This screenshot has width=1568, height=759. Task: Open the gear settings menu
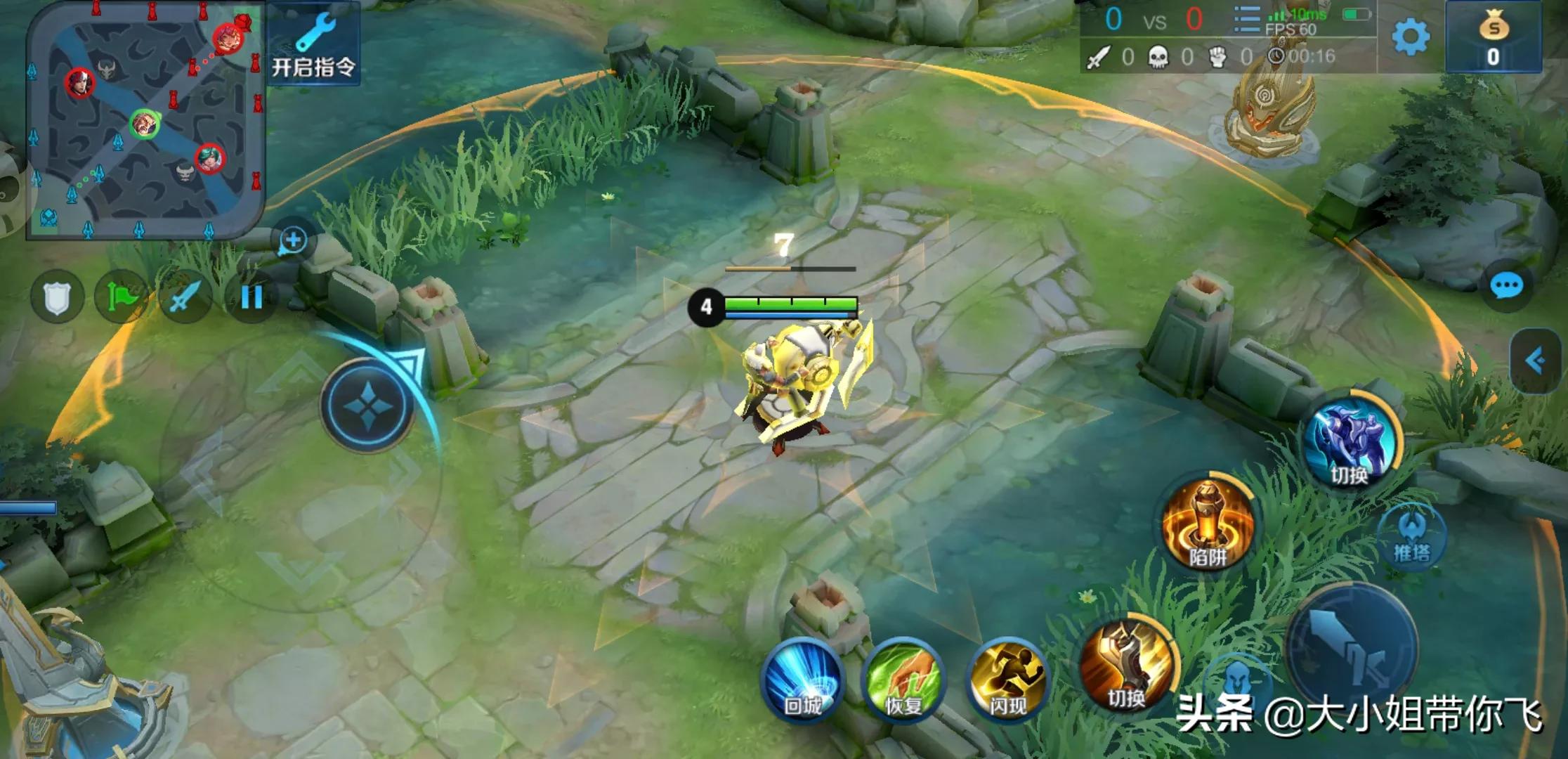(1410, 37)
